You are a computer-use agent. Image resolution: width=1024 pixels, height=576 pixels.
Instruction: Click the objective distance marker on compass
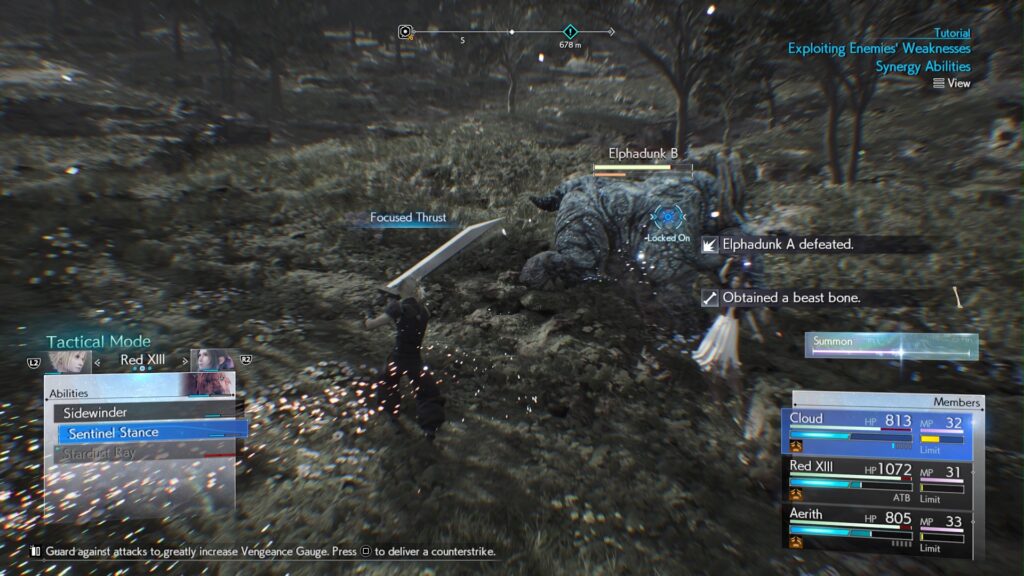tap(570, 33)
